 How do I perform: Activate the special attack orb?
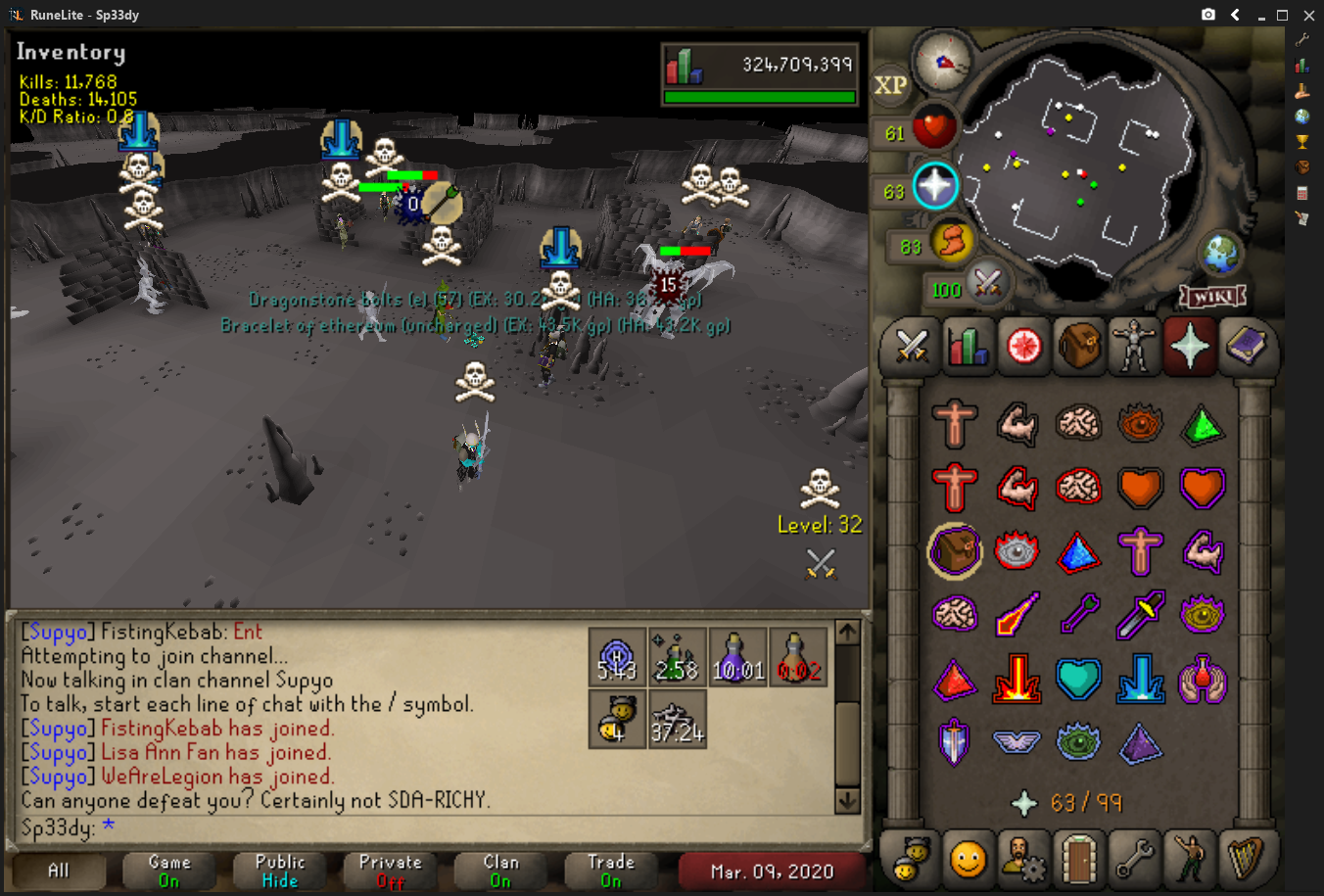(986, 284)
